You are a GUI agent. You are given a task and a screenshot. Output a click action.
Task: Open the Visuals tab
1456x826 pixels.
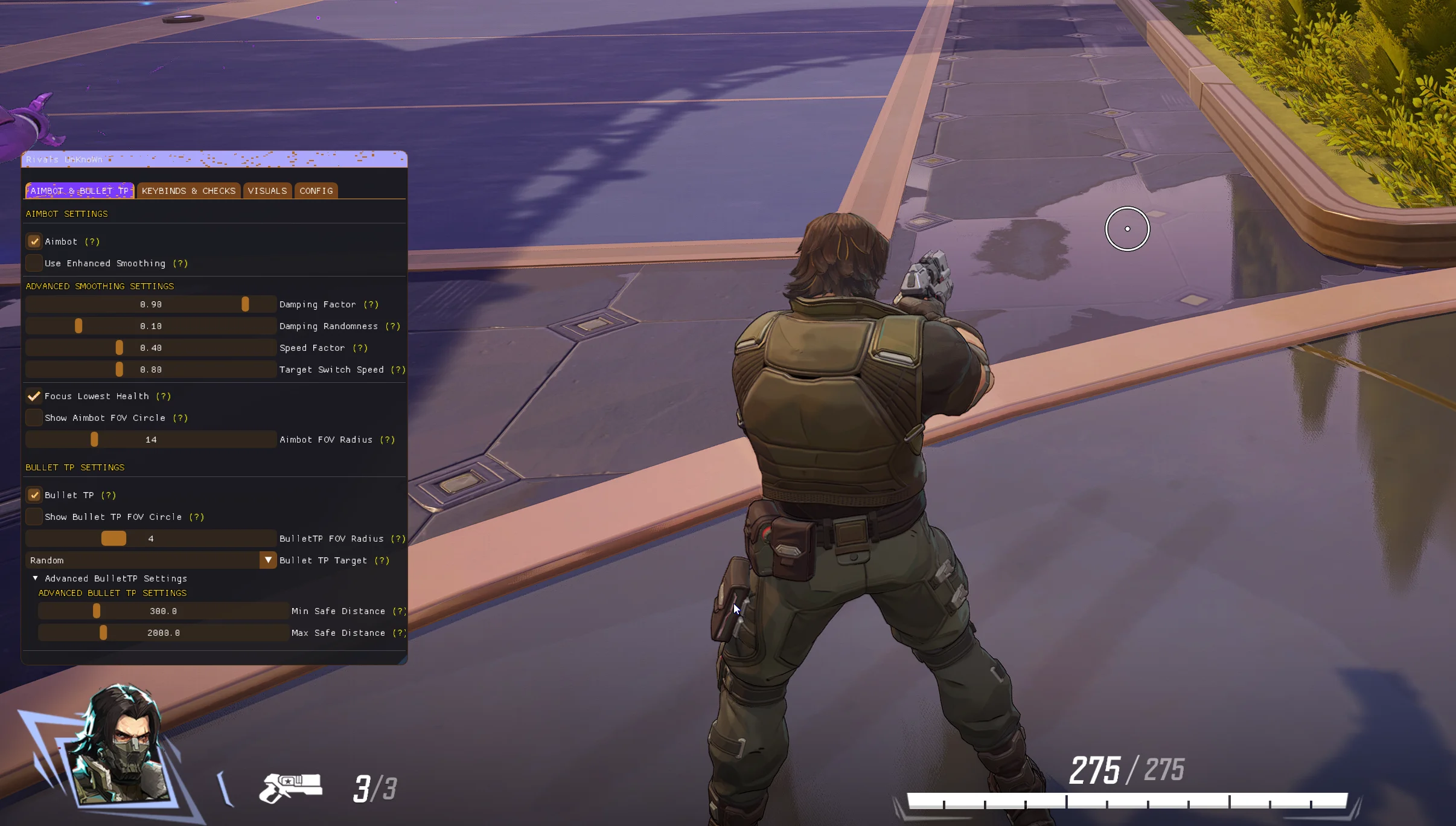(x=267, y=191)
